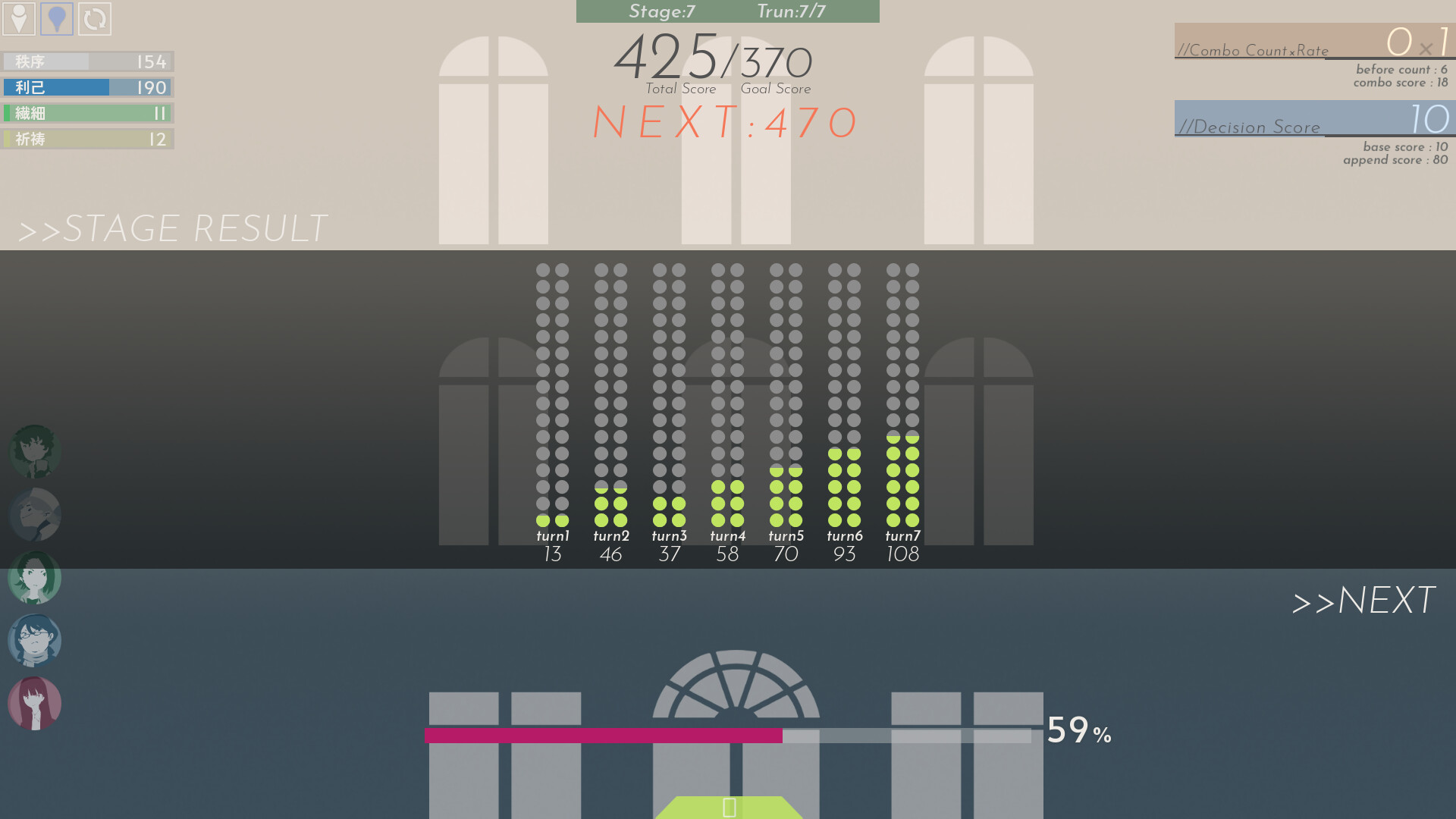
Task: Toggle the blue lightbulb hint icon
Action: click(55, 20)
